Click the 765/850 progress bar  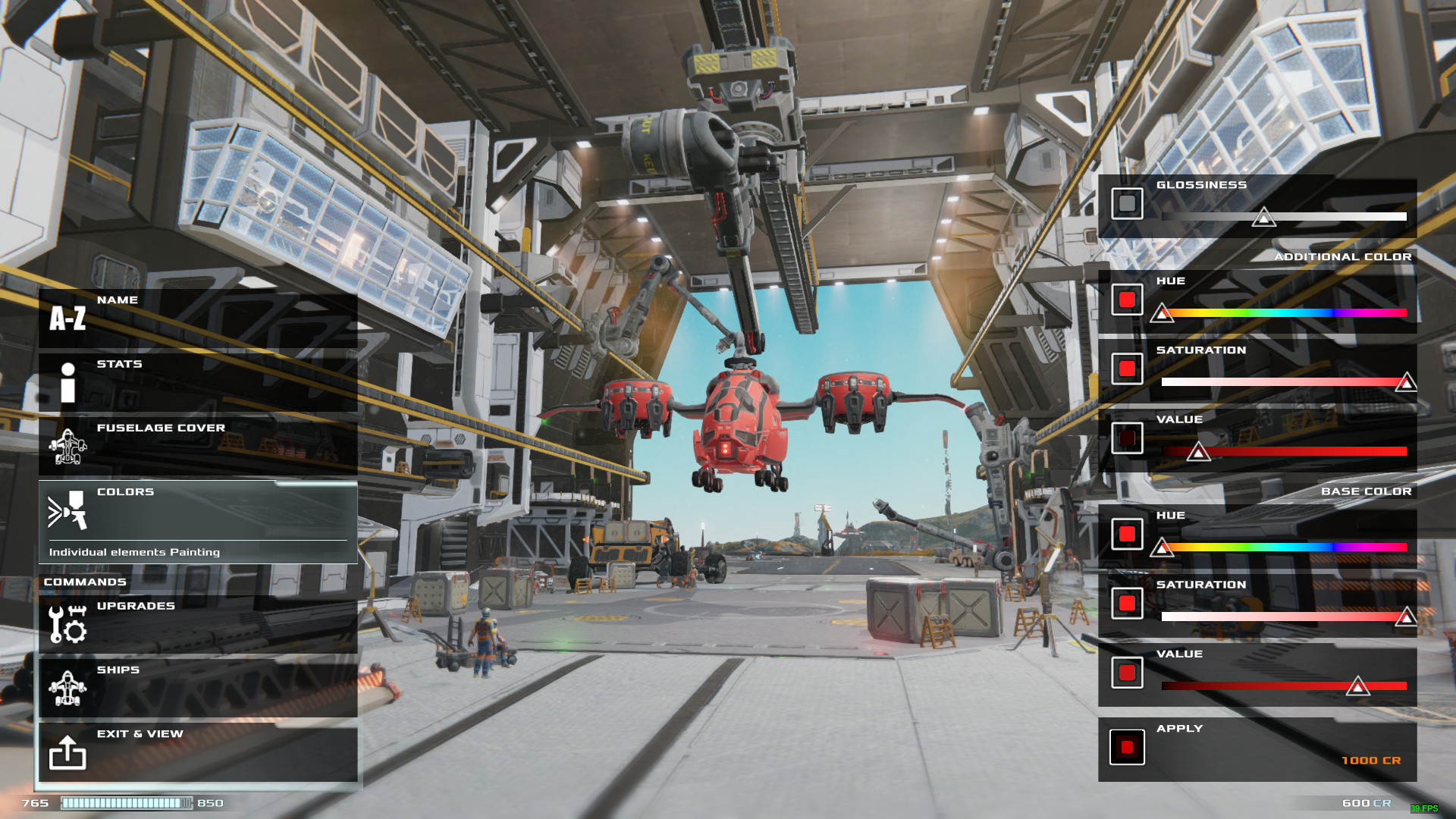(x=125, y=802)
